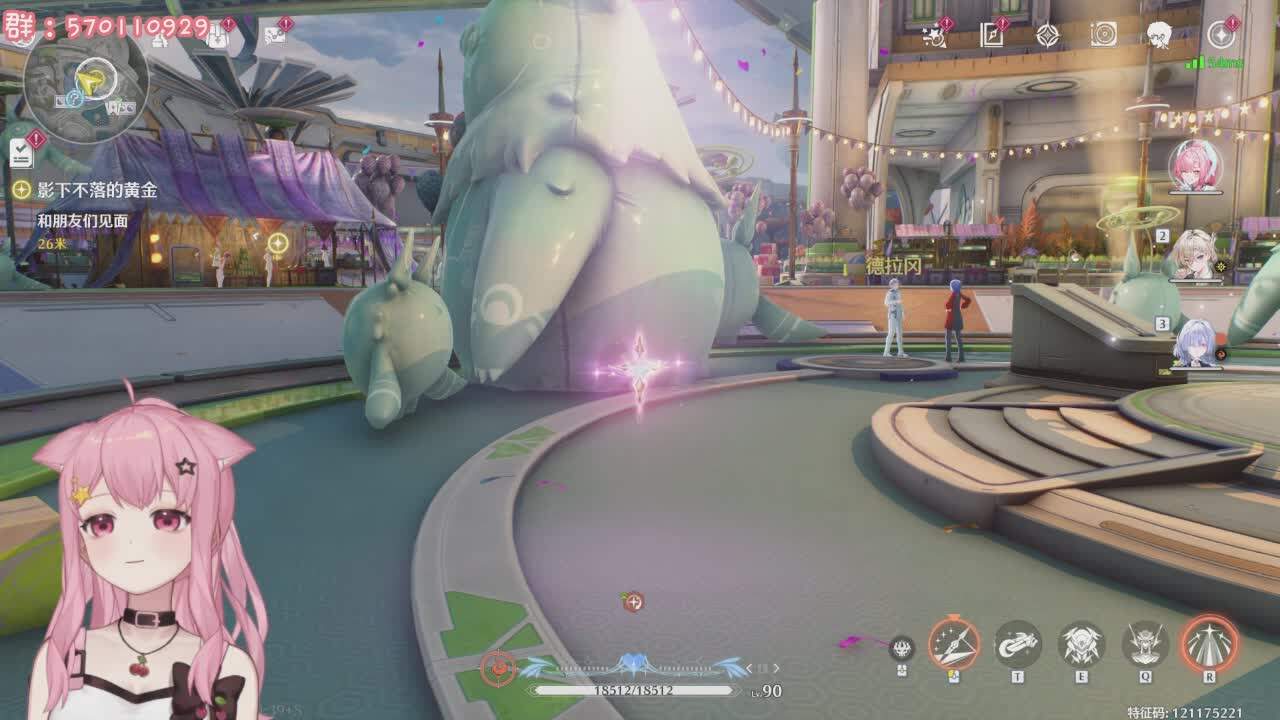Switch to the lavender-haired party member numbered 3
1280x720 pixels.
point(1196,343)
